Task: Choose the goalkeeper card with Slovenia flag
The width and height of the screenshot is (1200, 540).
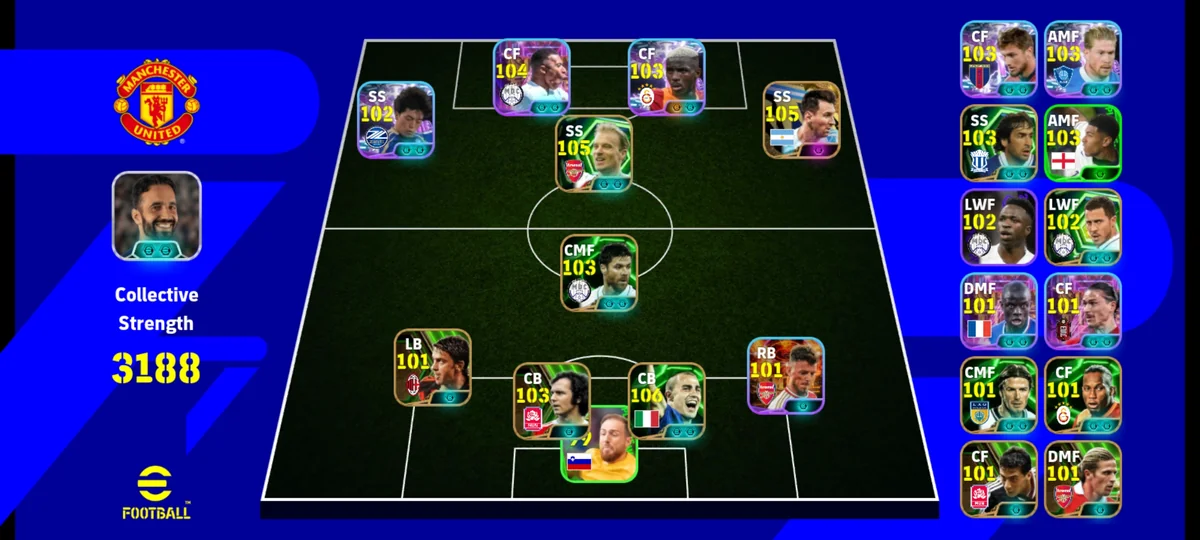Action: point(598,445)
